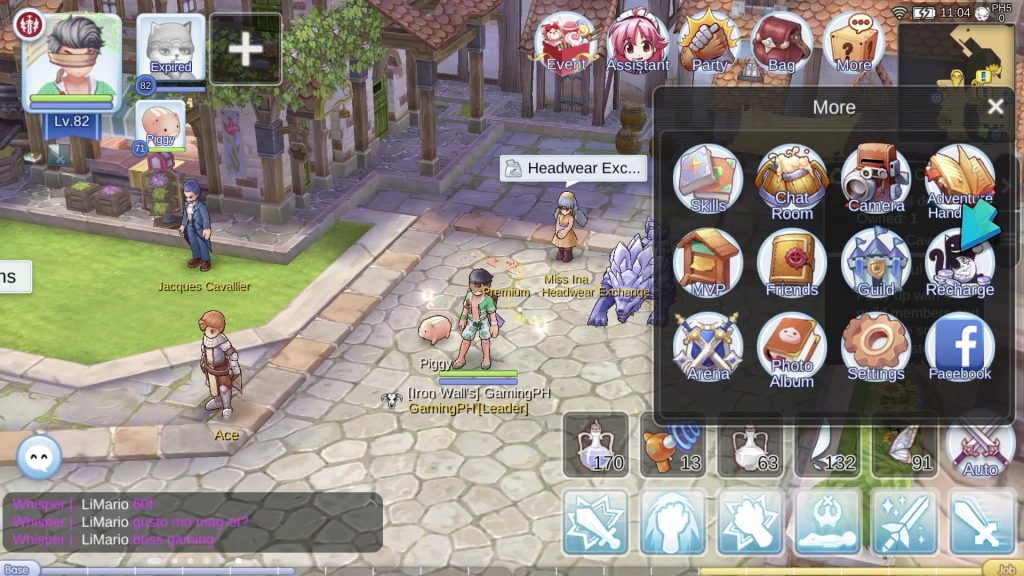This screenshot has height=576, width=1024.
Task: Open the Party menu
Action: pyautogui.click(x=709, y=44)
